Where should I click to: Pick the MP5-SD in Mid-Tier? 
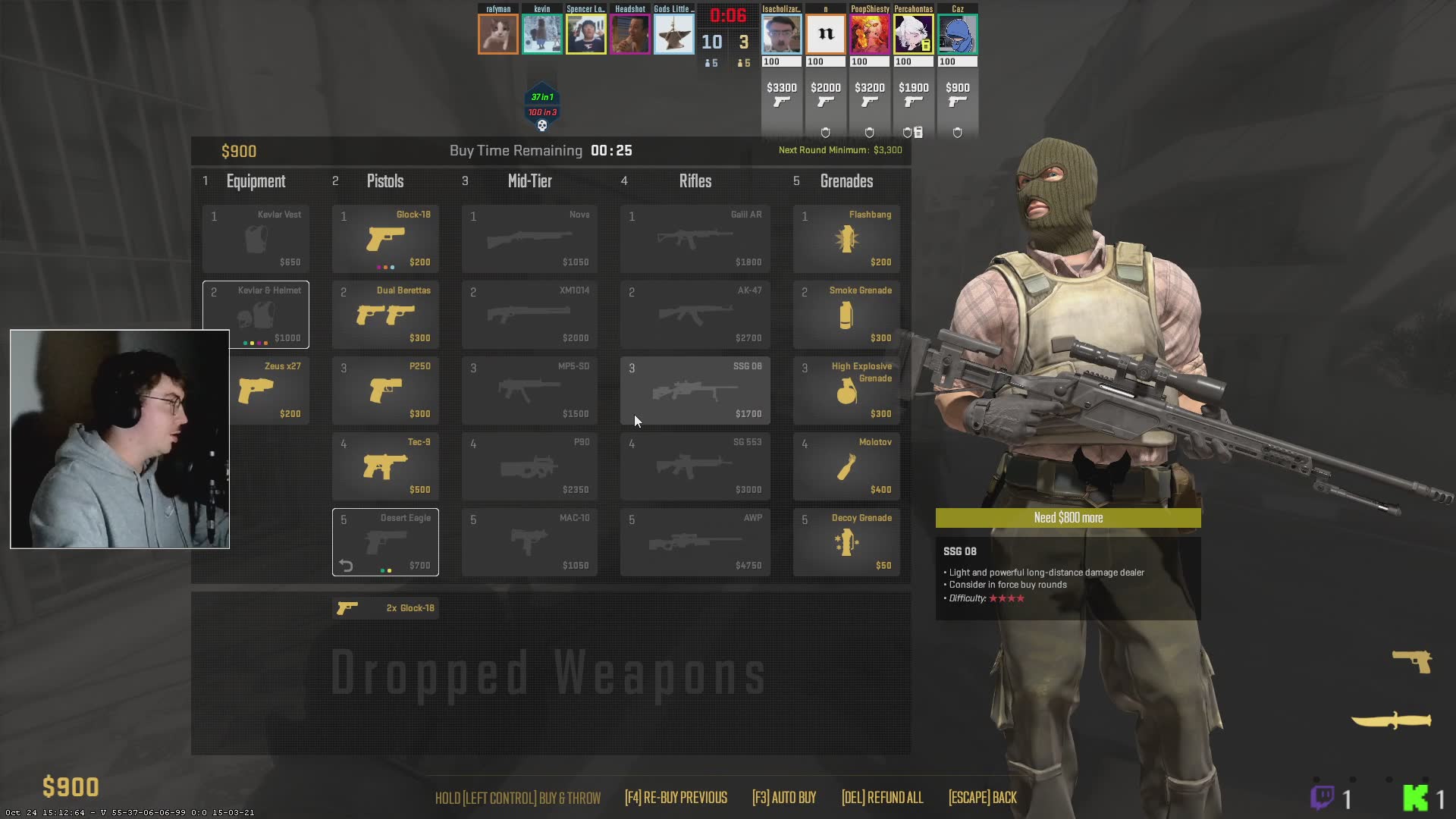[x=529, y=391]
